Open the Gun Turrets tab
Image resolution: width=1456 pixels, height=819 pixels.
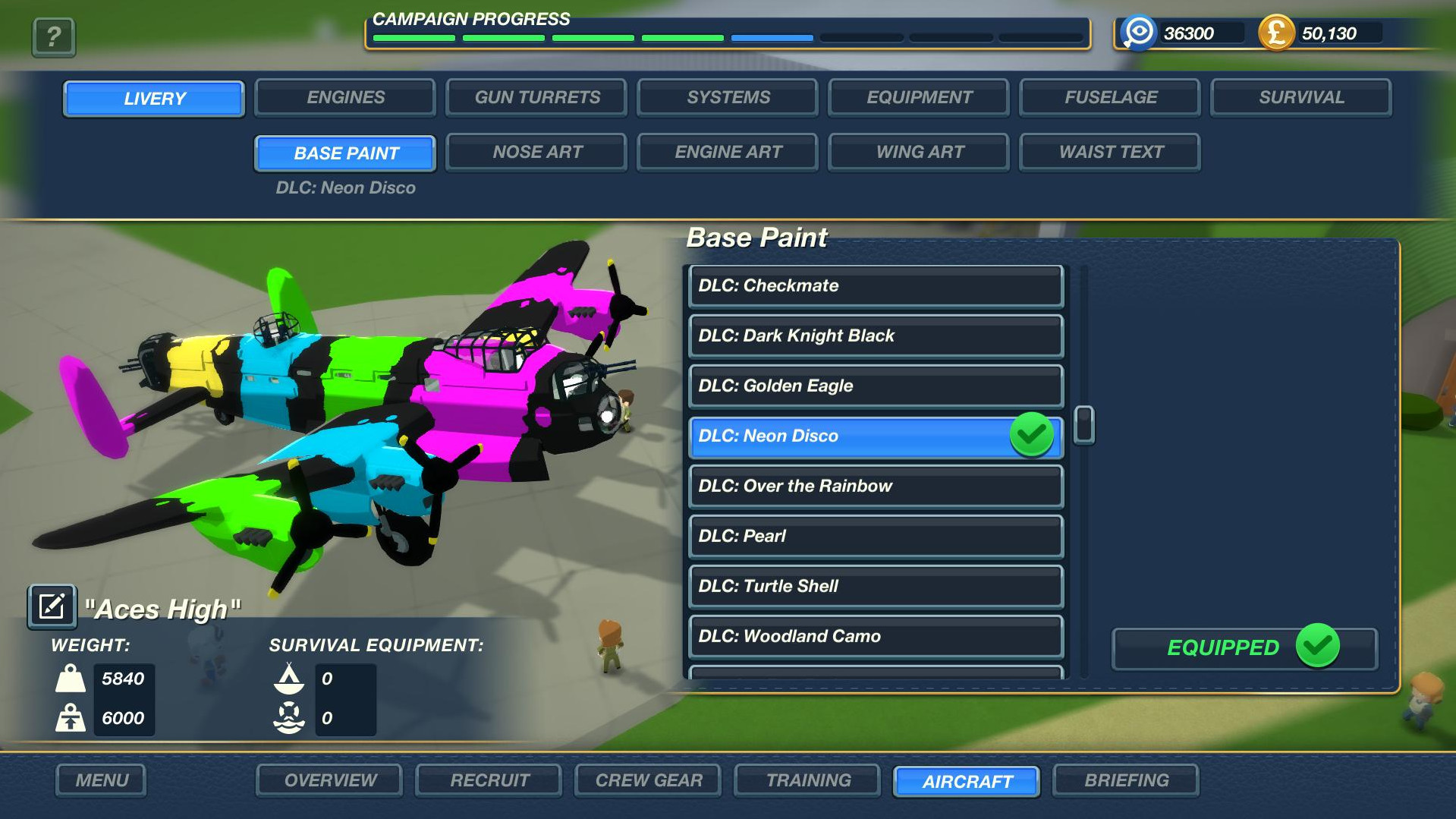pyautogui.click(x=537, y=98)
